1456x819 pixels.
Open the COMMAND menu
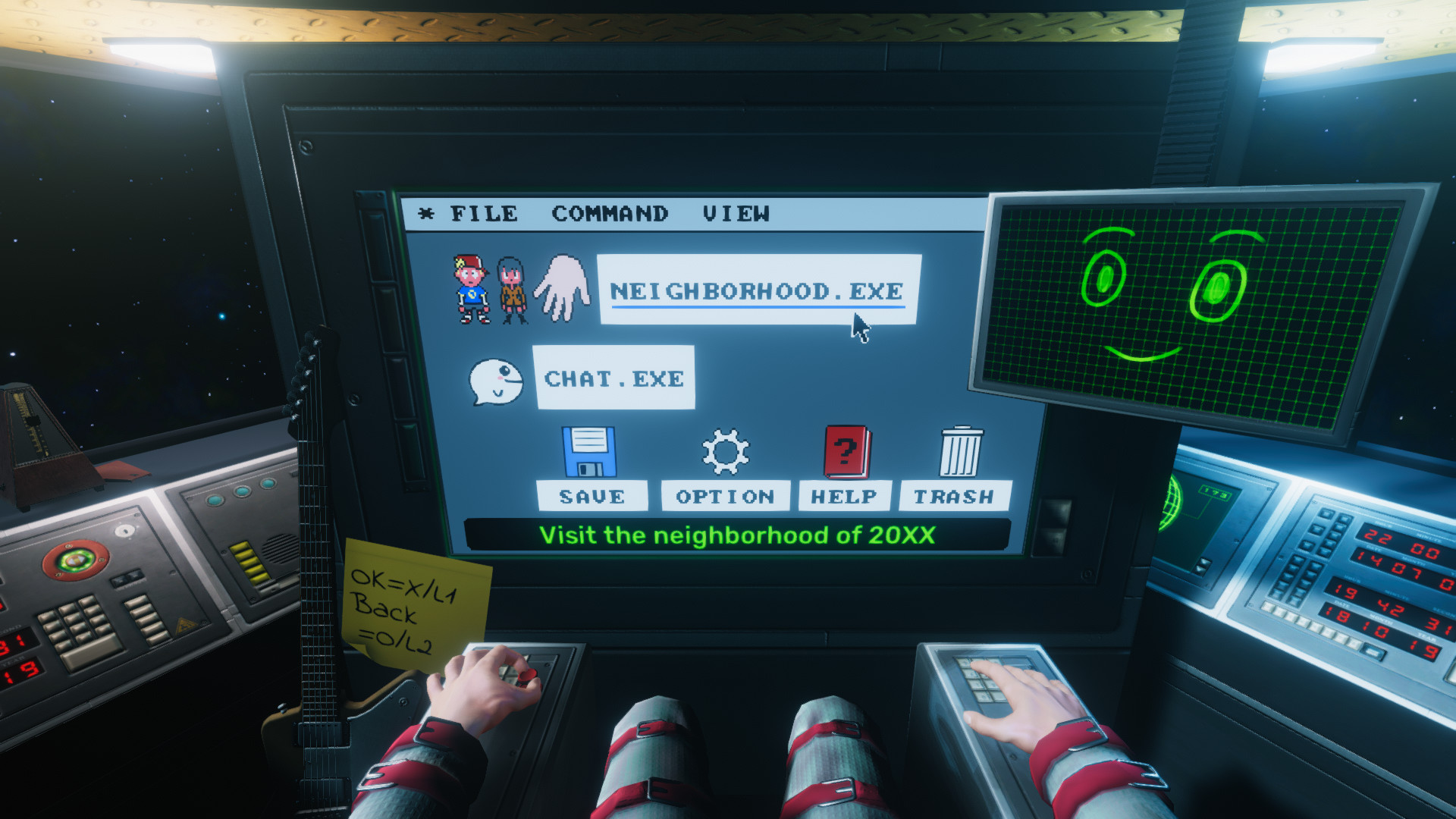[609, 213]
